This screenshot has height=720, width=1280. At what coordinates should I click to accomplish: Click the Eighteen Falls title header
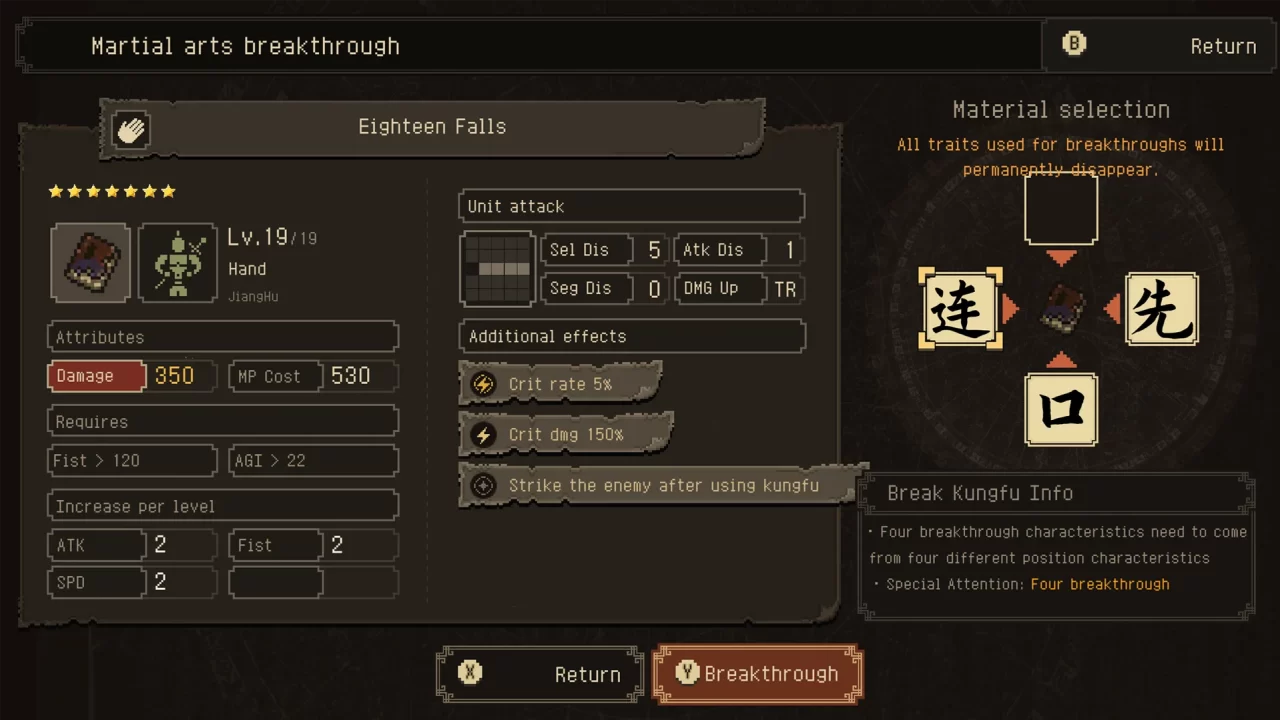click(432, 127)
